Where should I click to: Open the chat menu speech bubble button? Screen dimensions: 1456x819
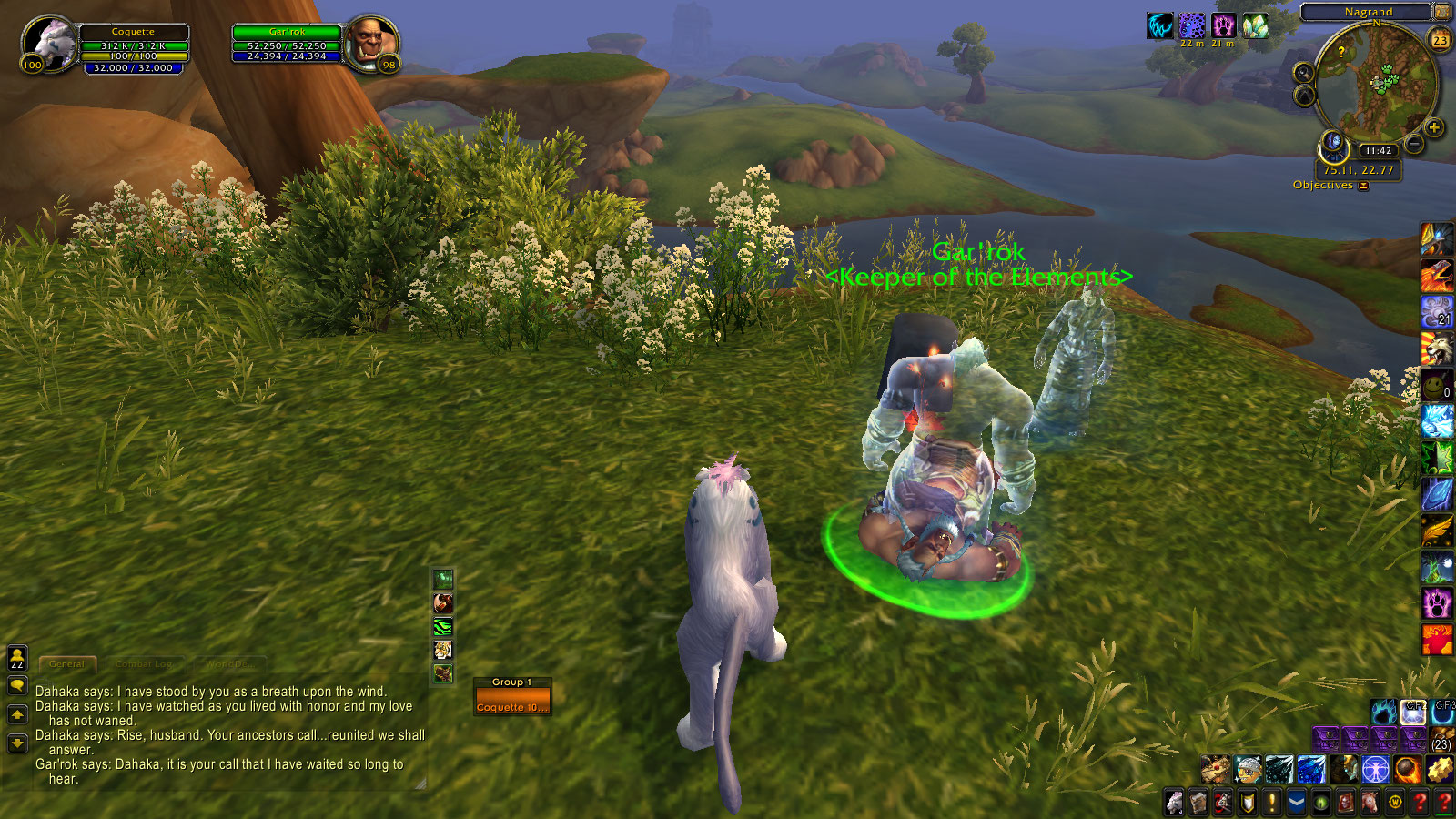pyautogui.click(x=17, y=685)
